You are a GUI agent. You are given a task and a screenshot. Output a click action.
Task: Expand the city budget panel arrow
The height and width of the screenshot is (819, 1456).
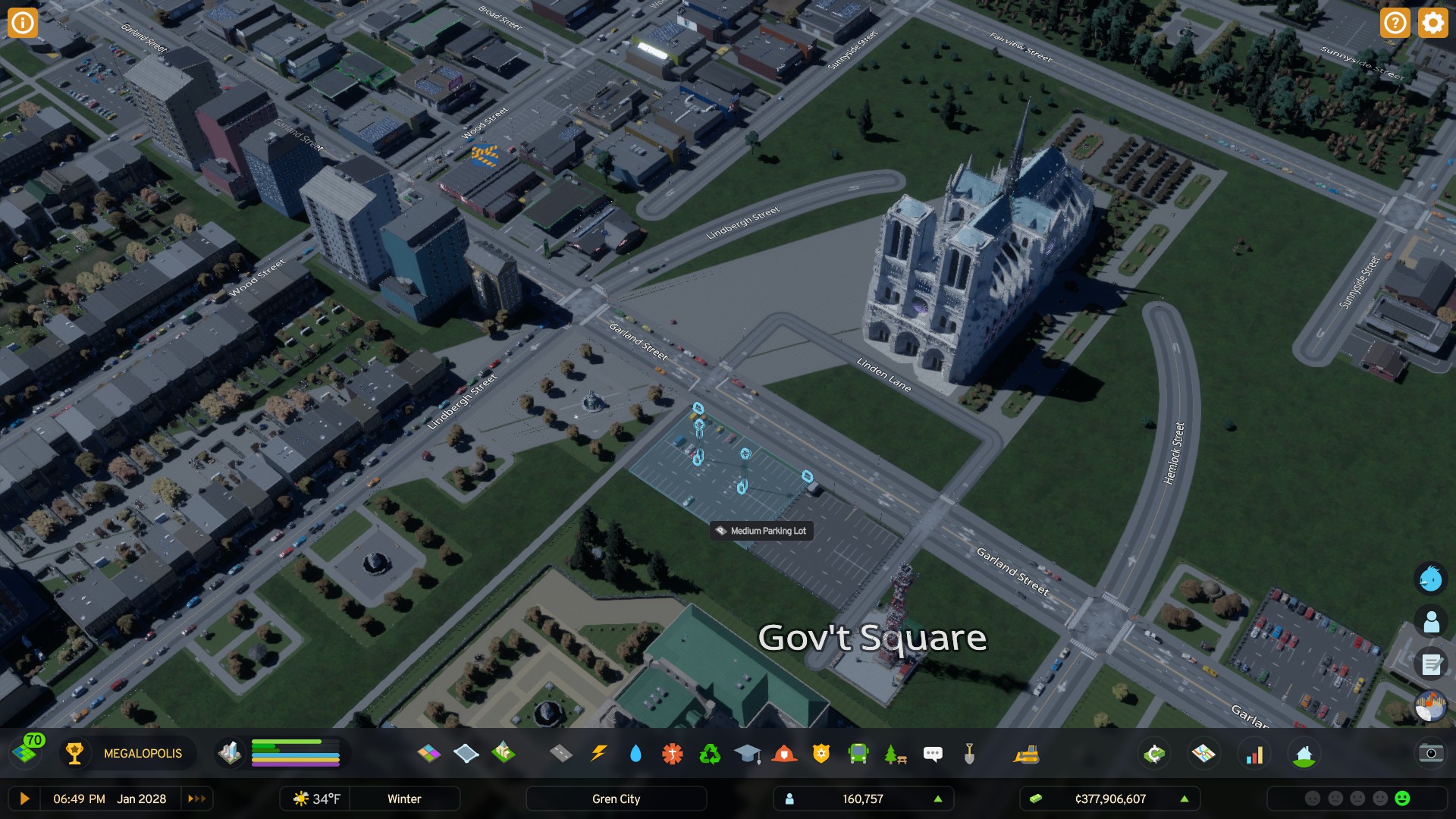click(1184, 799)
